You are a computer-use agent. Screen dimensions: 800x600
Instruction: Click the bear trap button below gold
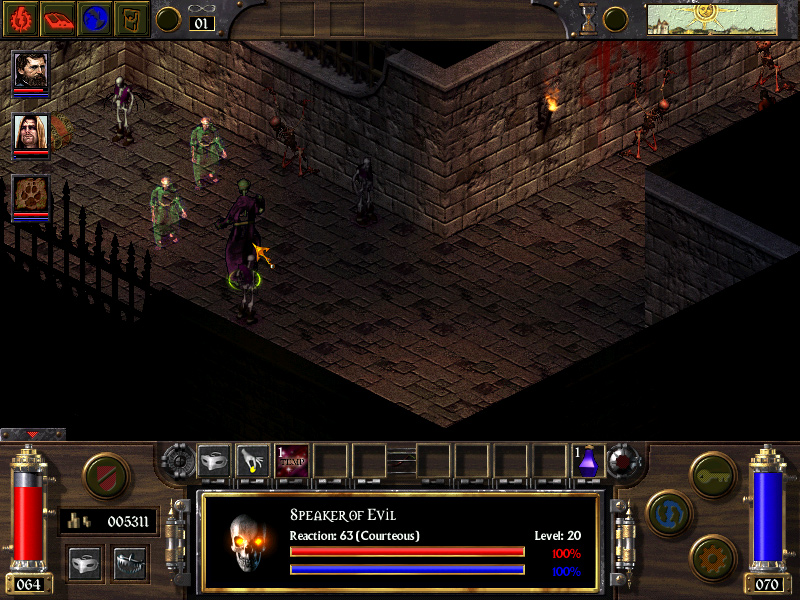coord(131,563)
